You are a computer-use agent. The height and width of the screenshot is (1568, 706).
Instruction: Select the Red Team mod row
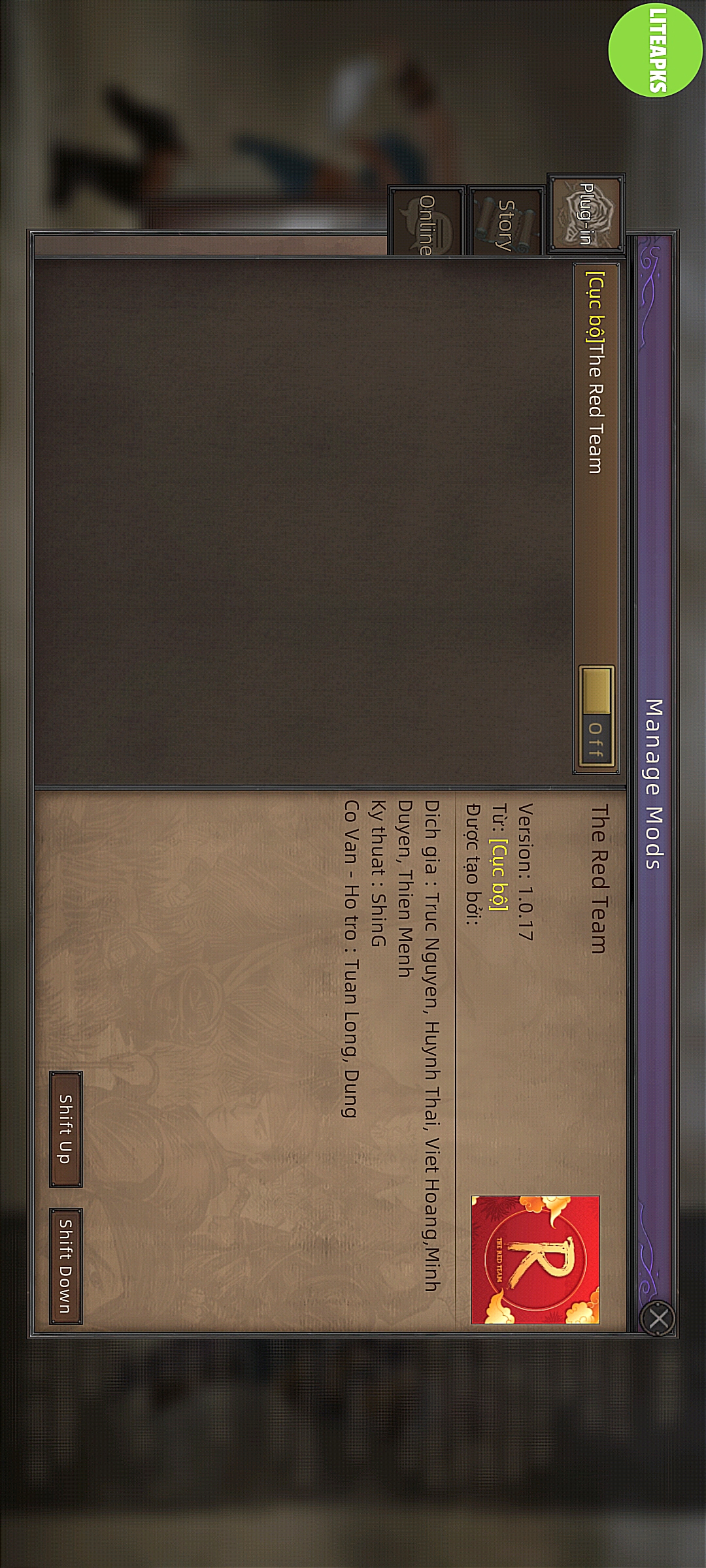click(x=594, y=457)
